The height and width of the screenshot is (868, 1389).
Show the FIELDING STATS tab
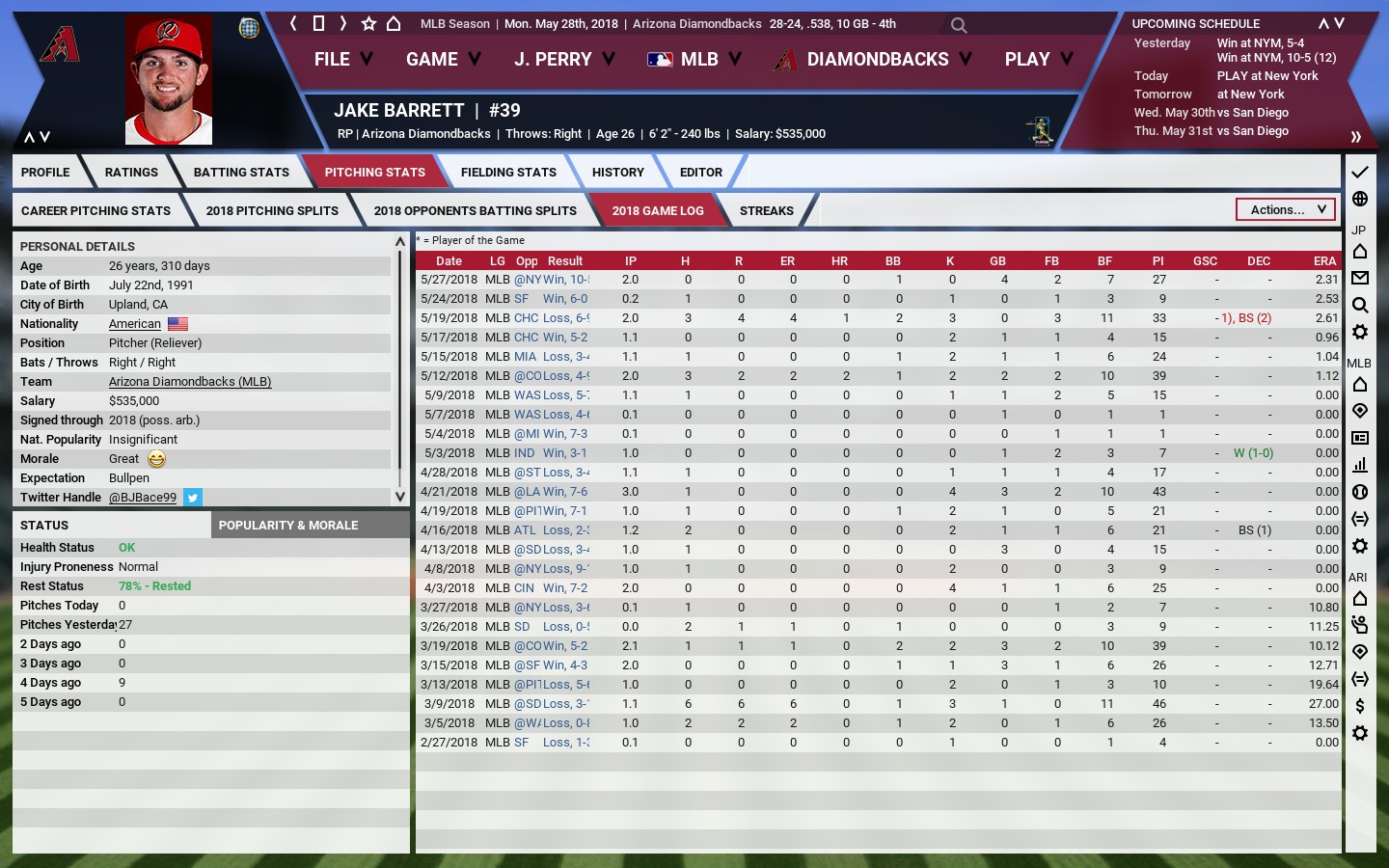tap(508, 173)
